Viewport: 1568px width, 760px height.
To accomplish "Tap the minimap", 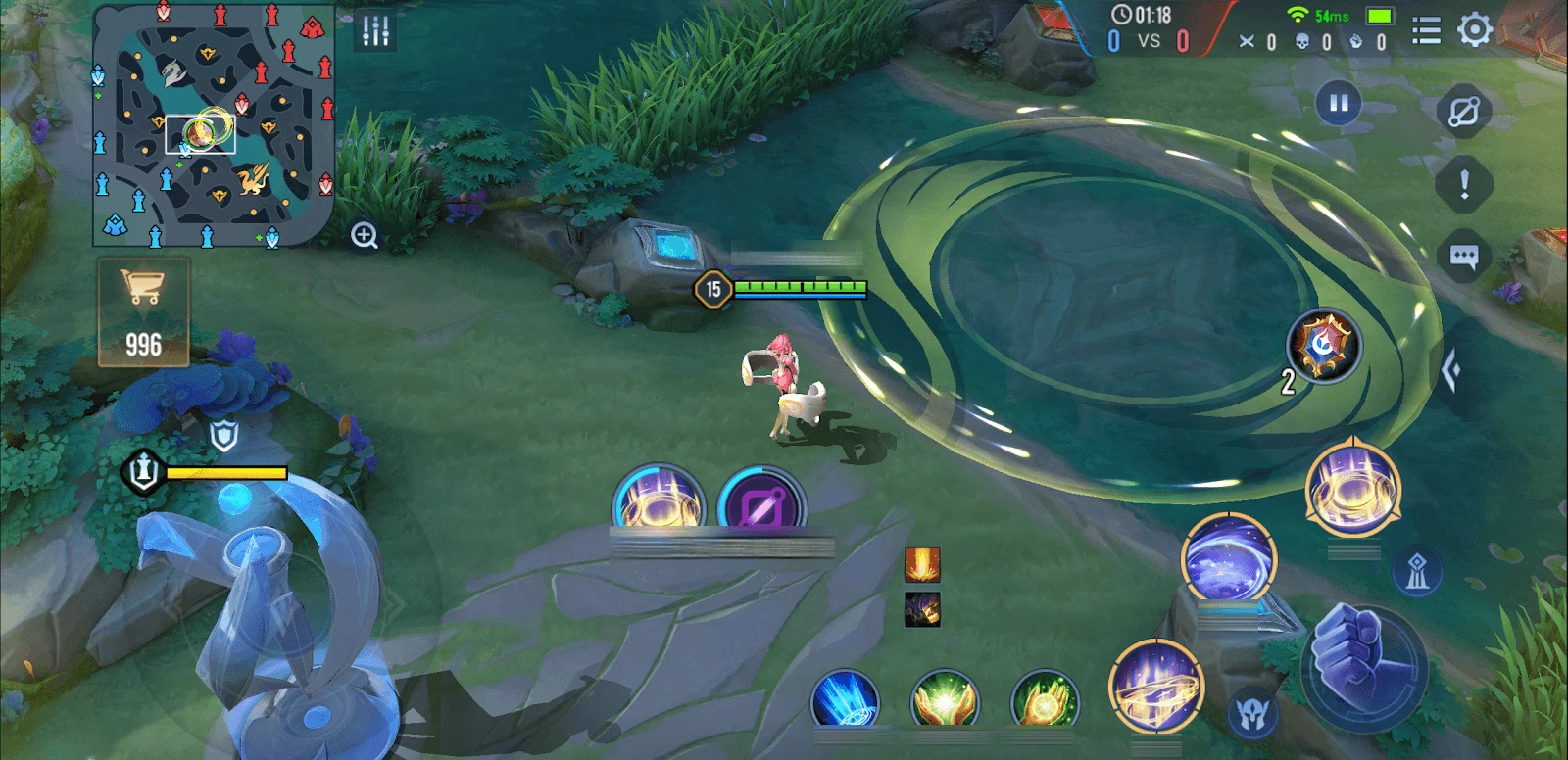I will tap(214, 125).
